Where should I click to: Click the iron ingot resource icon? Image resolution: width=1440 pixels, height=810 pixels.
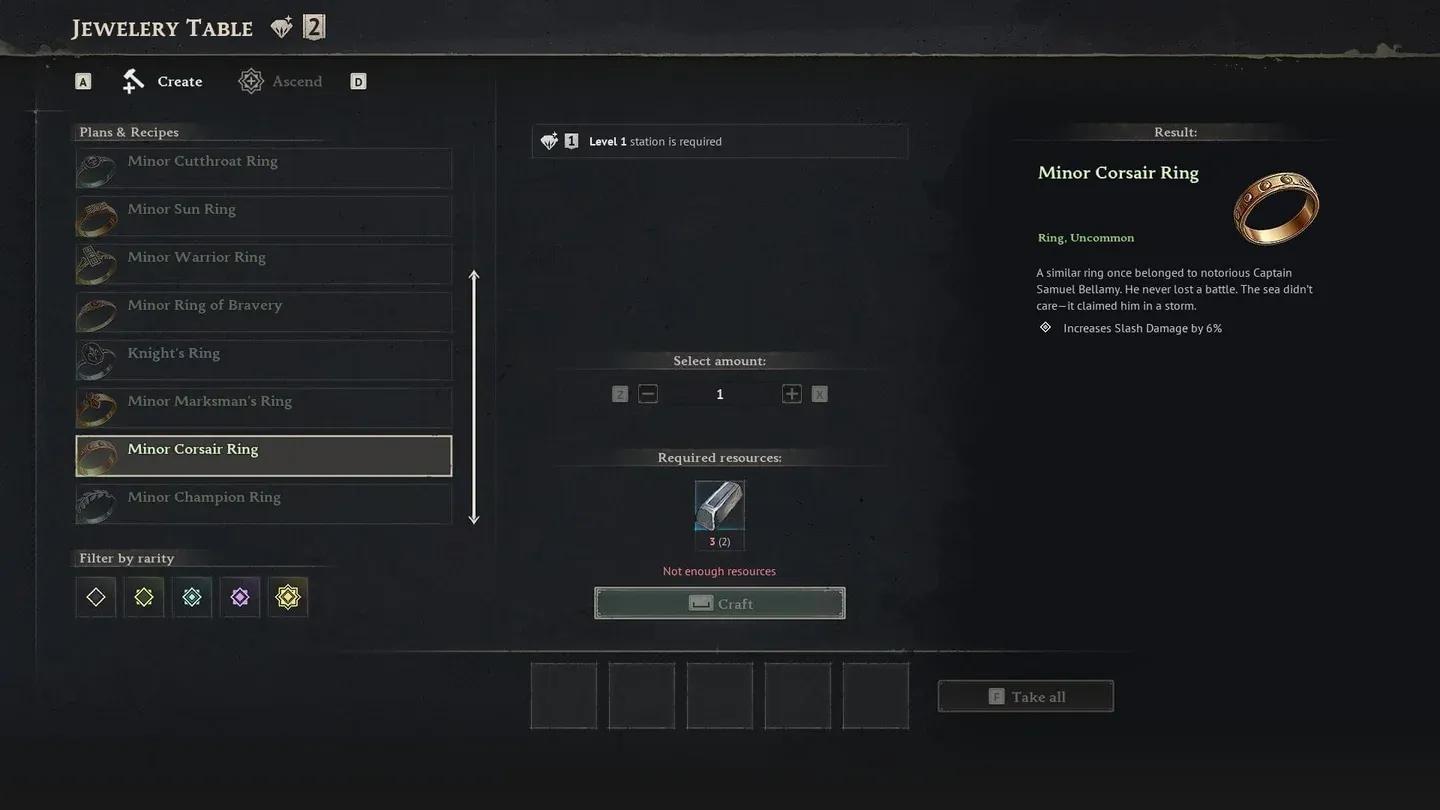pyautogui.click(x=719, y=510)
